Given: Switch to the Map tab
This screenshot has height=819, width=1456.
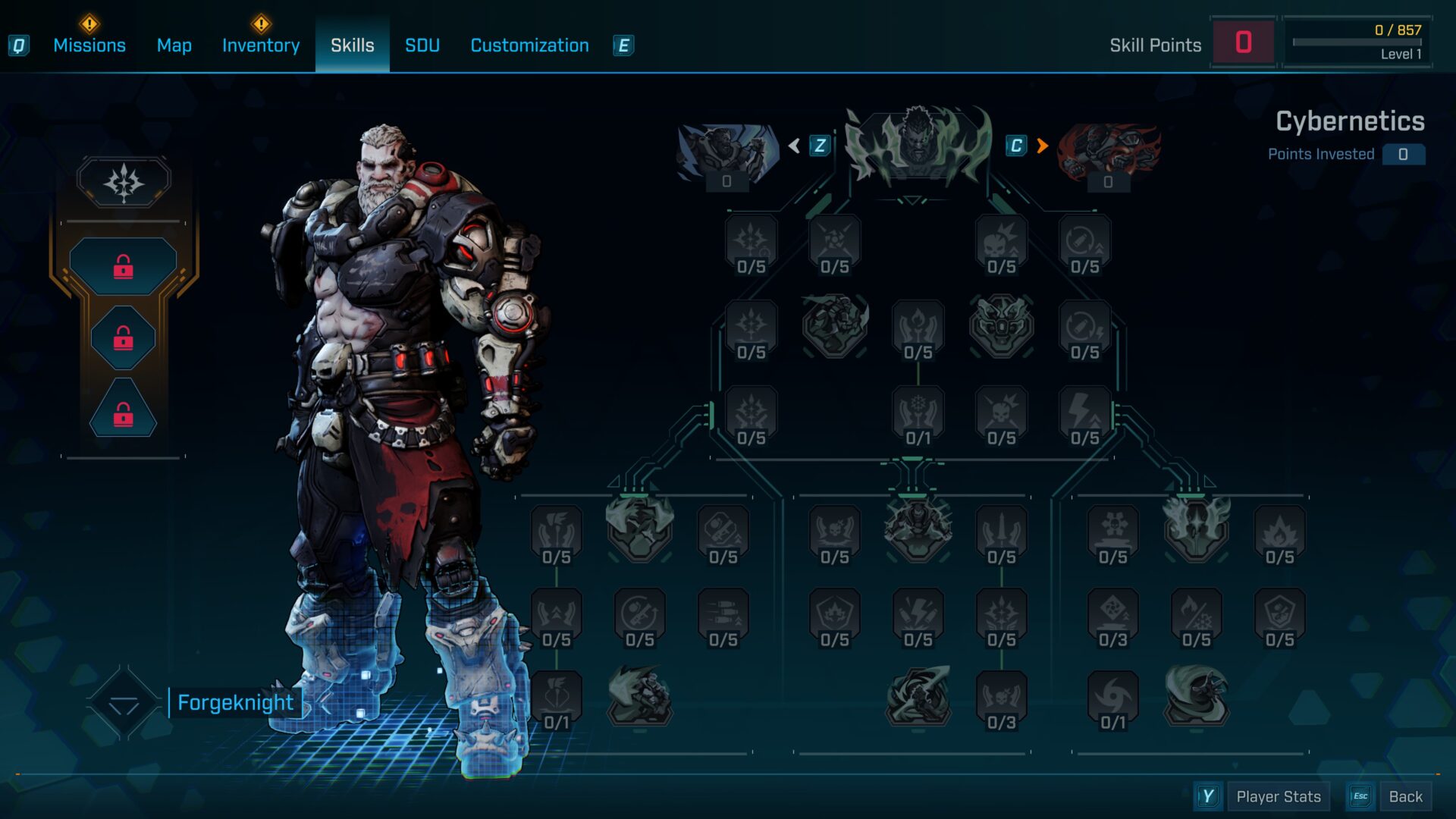Looking at the screenshot, I should (x=174, y=45).
